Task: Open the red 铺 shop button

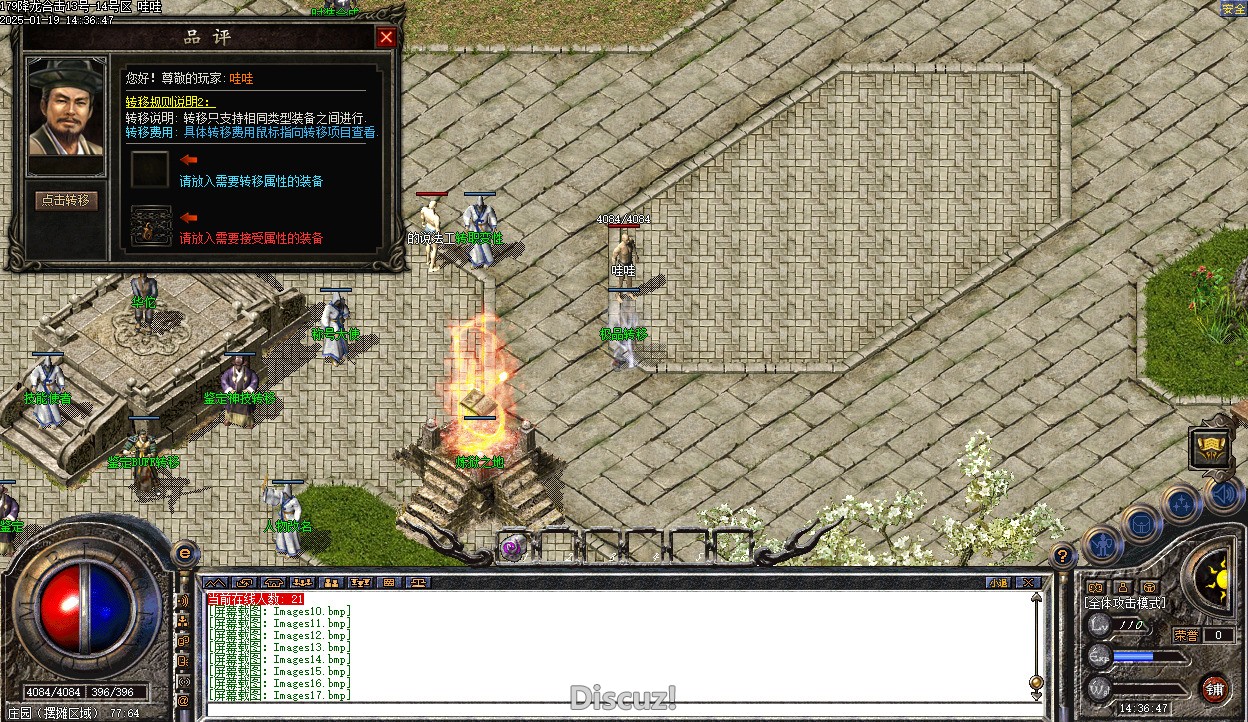Action: (x=1214, y=688)
